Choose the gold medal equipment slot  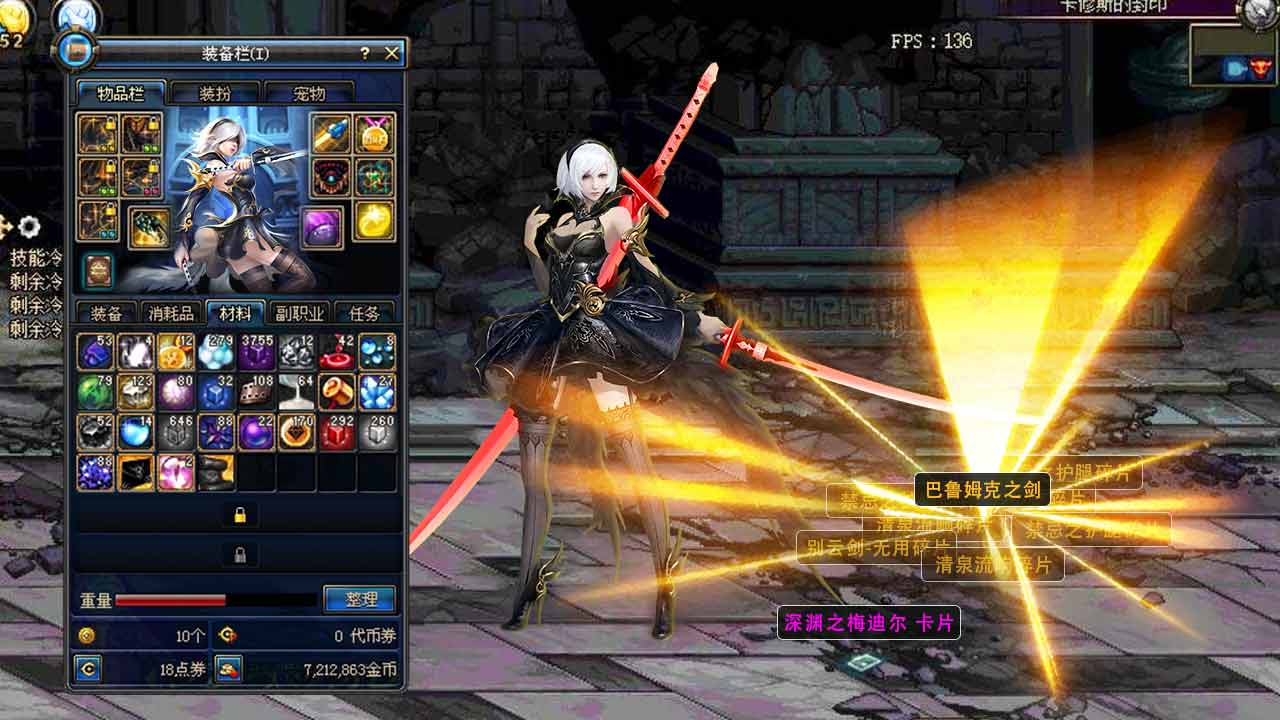coord(374,134)
